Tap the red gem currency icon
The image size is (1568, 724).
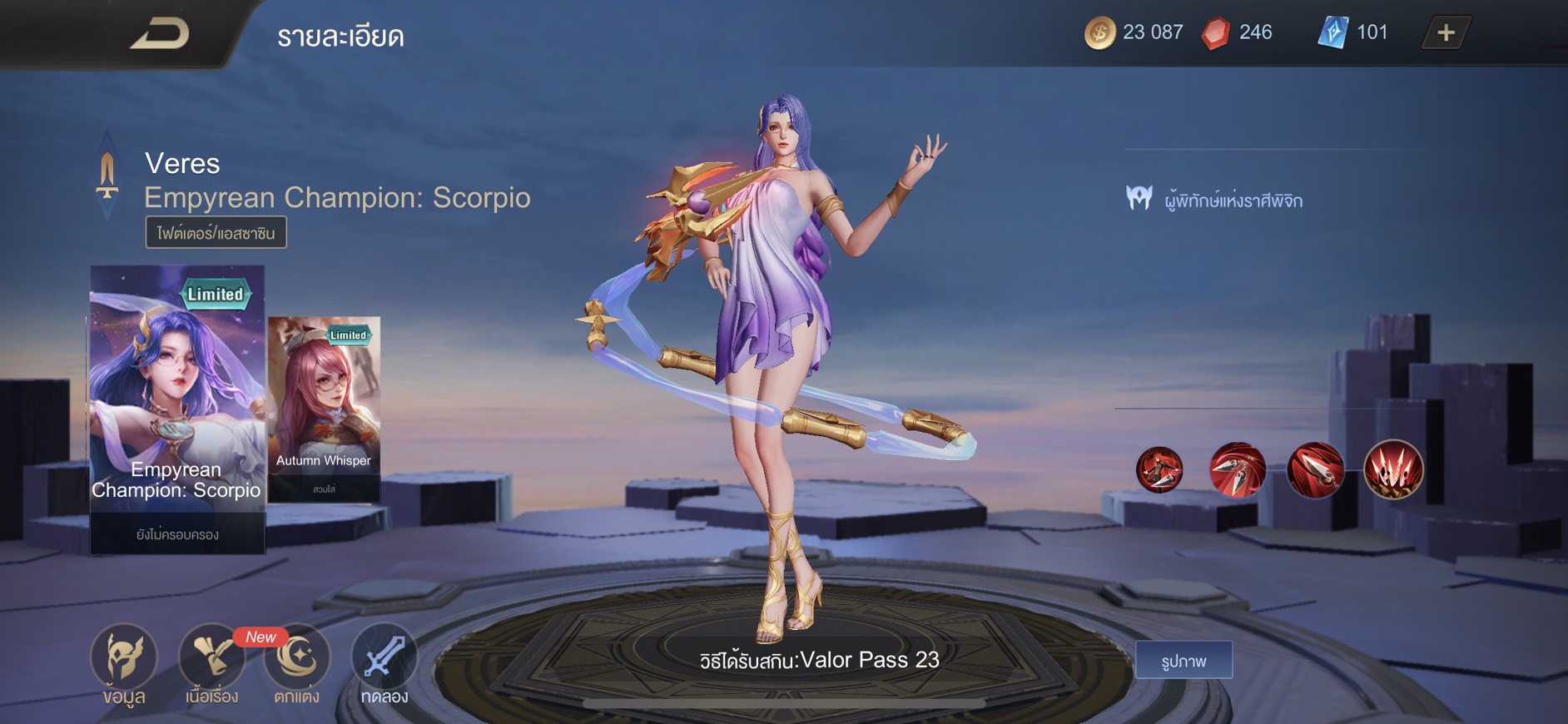tap(1216, 33)
